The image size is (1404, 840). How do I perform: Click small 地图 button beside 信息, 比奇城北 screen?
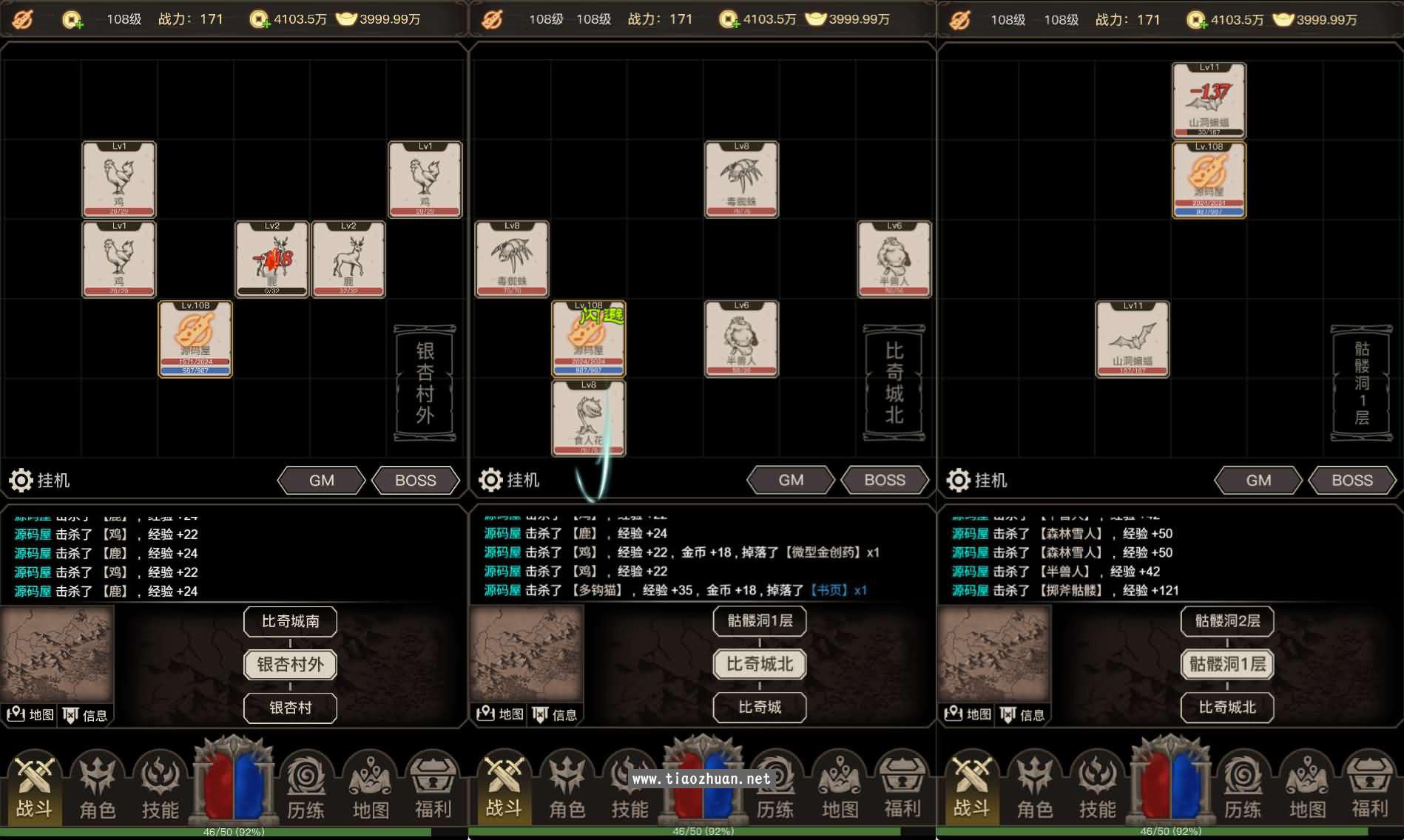click(x=500, y=714)
